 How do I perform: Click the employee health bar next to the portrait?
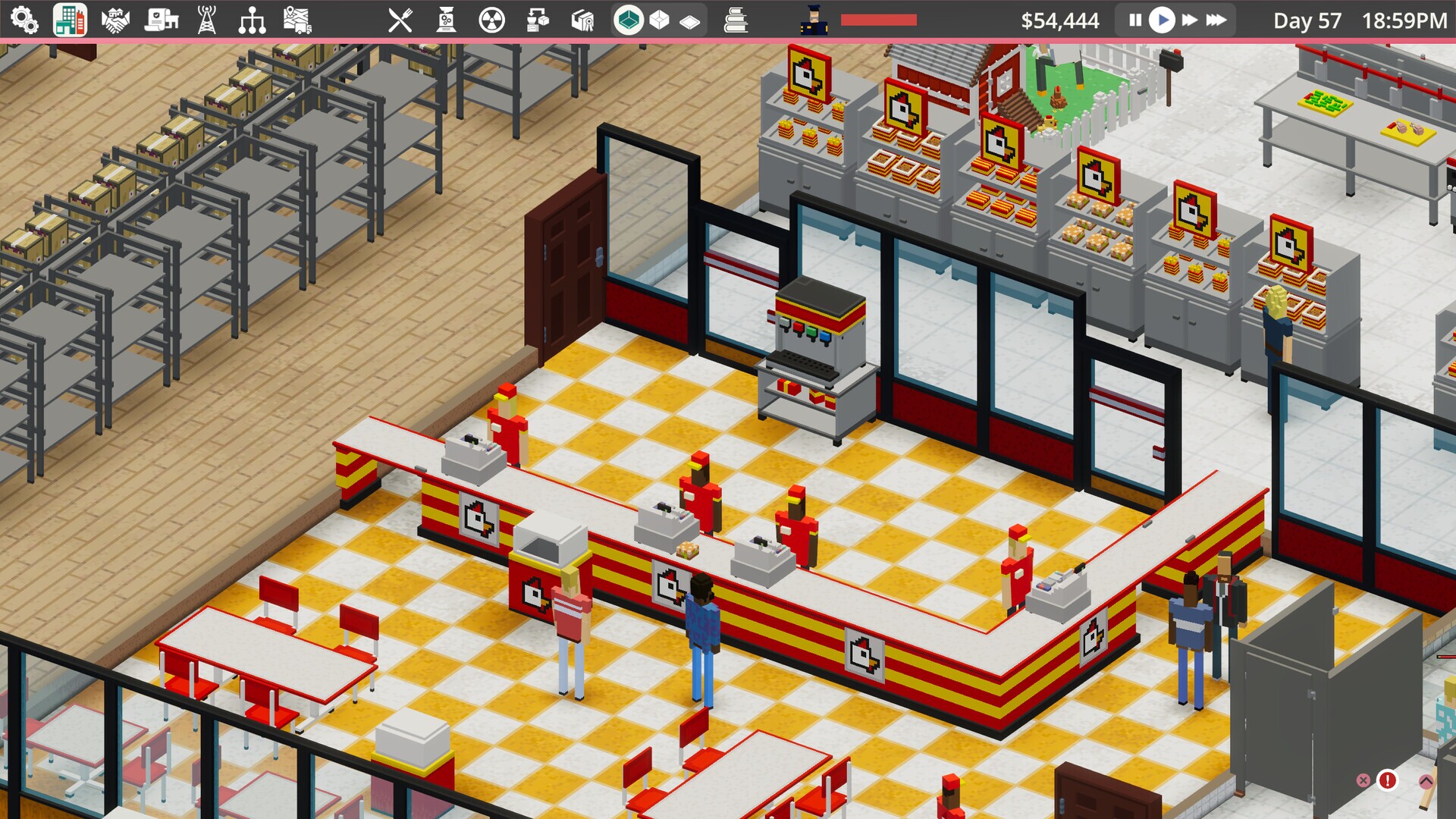pos(880,20)
